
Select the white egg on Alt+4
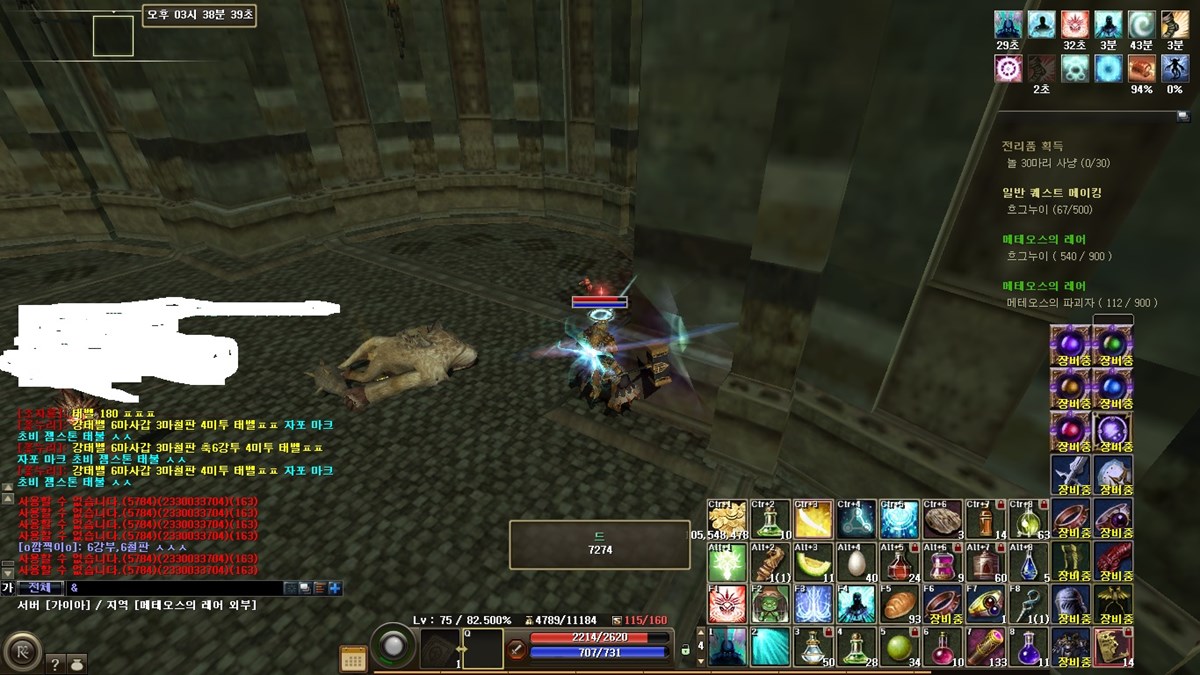click(856, 563)
